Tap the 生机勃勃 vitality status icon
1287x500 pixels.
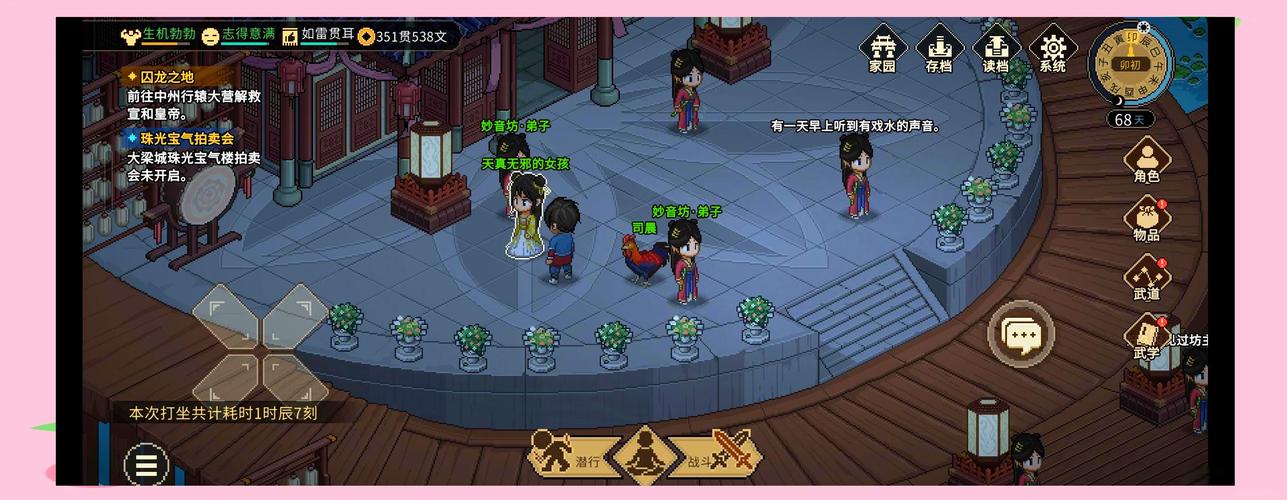[131, 37]
